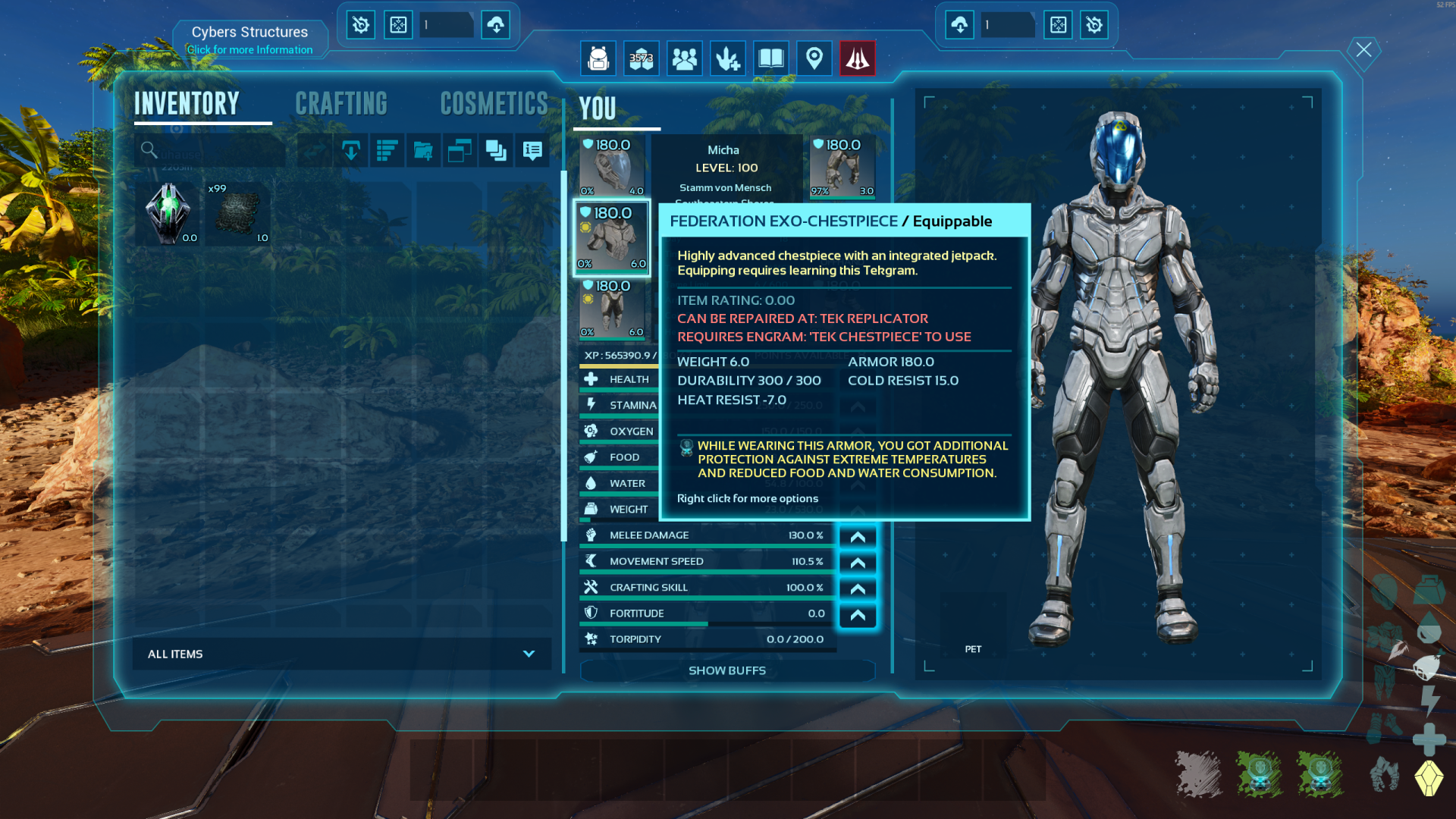
Task: Open the tribe members menu icon
Action: point(684,58)
